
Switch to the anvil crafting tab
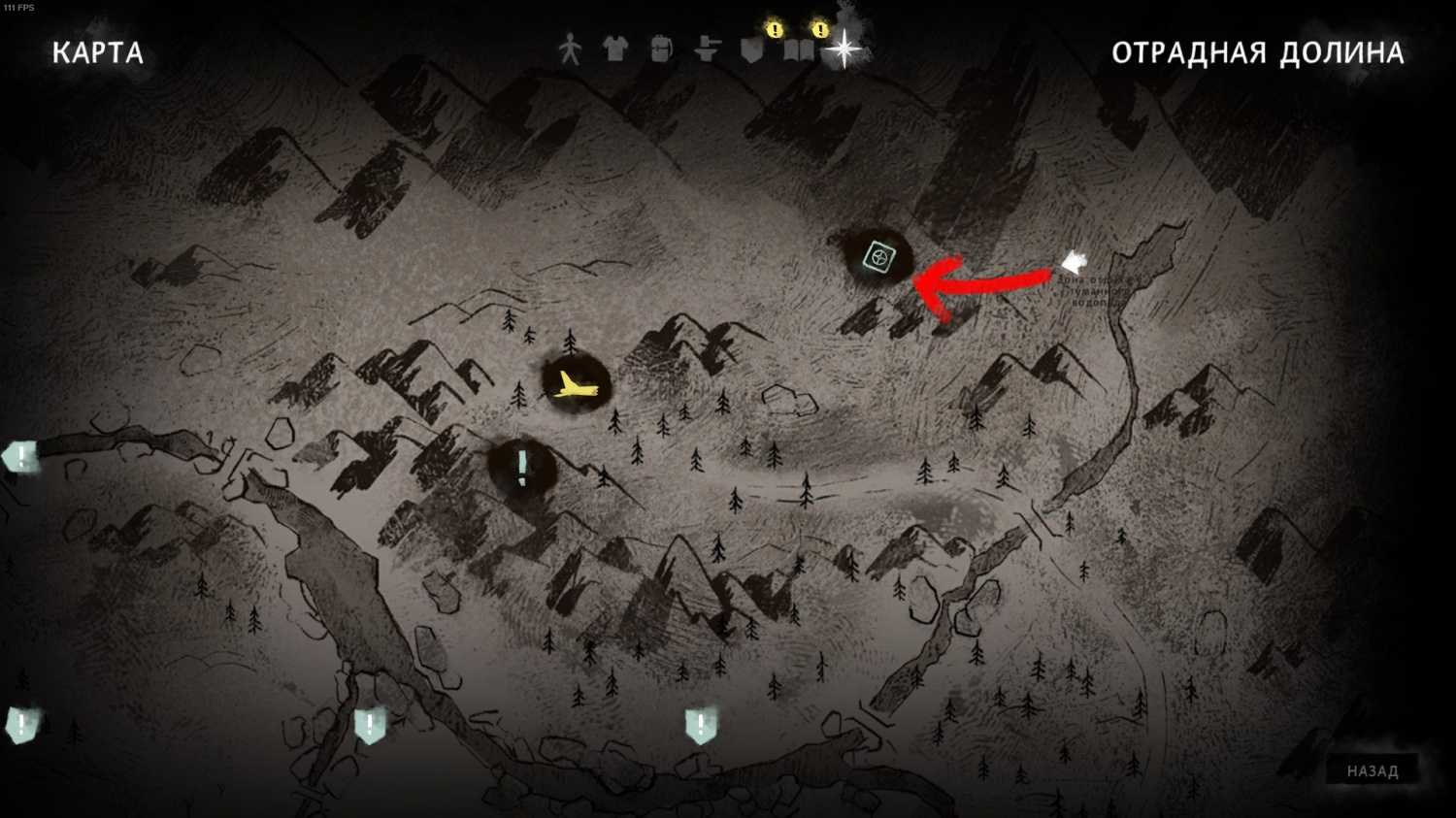point(707,49)
